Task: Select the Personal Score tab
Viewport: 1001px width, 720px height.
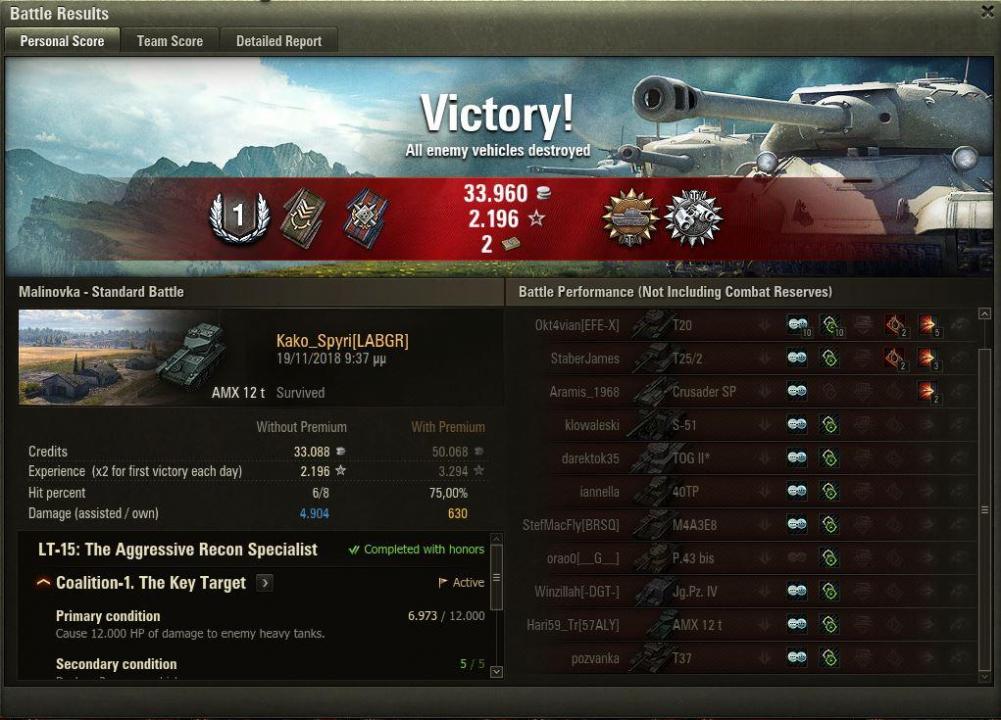Action: click(x=62, y=41)
